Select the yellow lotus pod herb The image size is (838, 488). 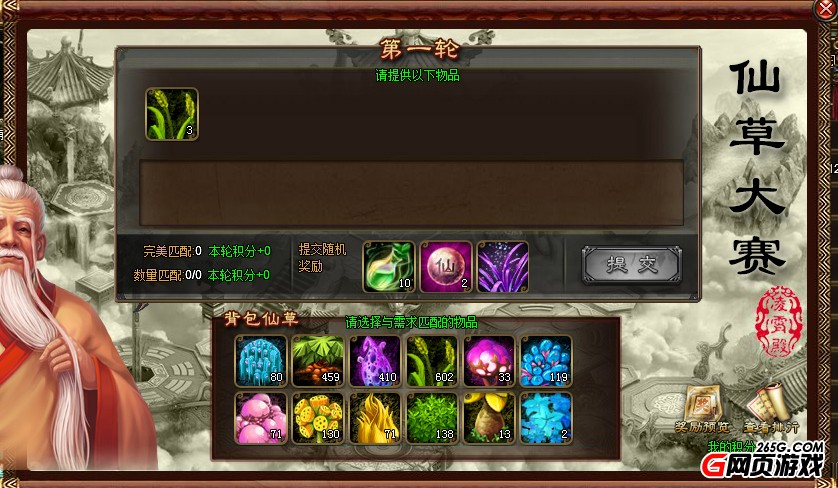pyautogui.click(x=318, y=418)
